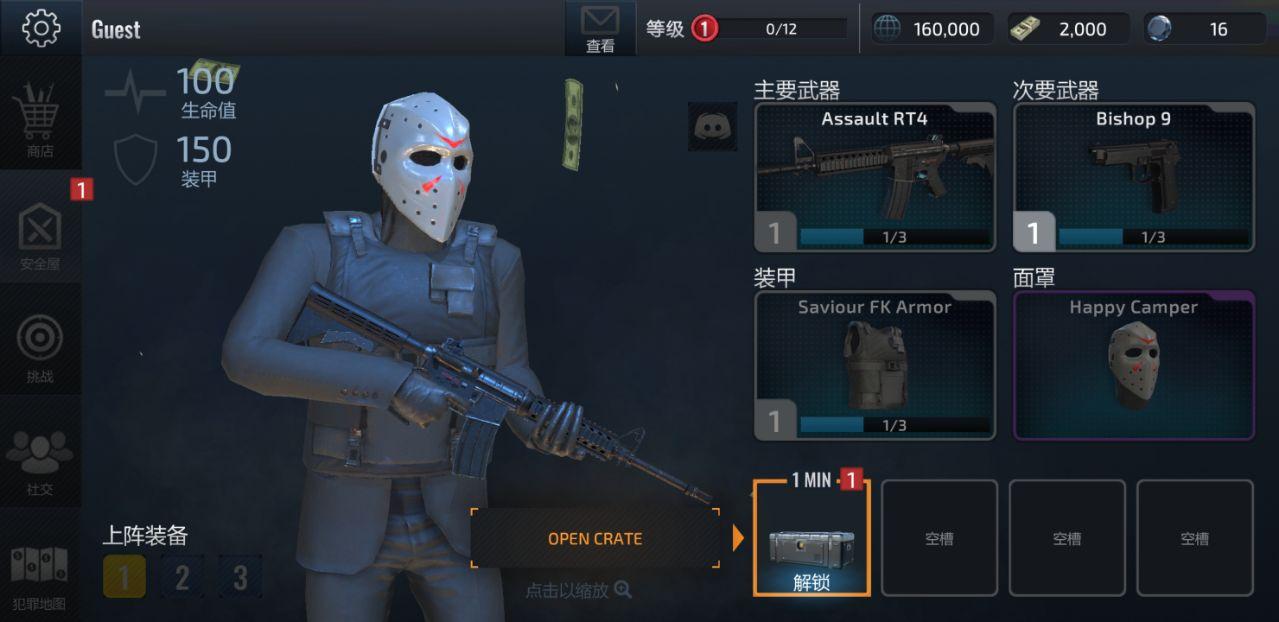Select the Bishop 9 secondary weapon
Screen dimensions: 1279x622
(x=1134, y=177)
